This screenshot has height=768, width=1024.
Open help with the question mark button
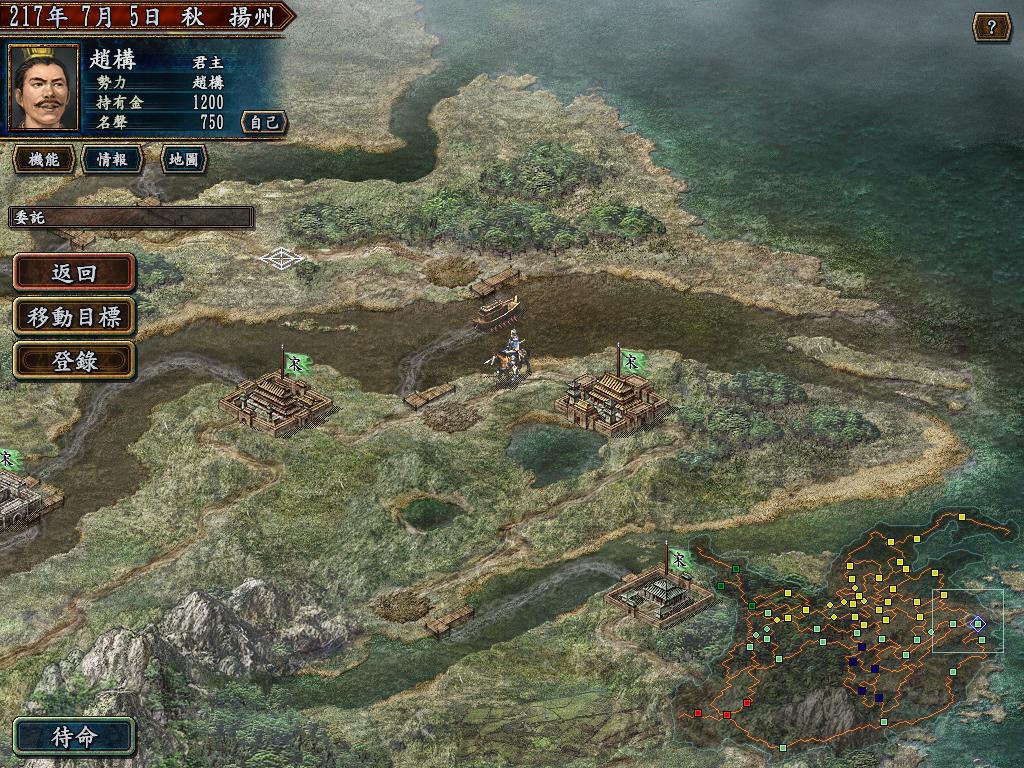(991, 27)
